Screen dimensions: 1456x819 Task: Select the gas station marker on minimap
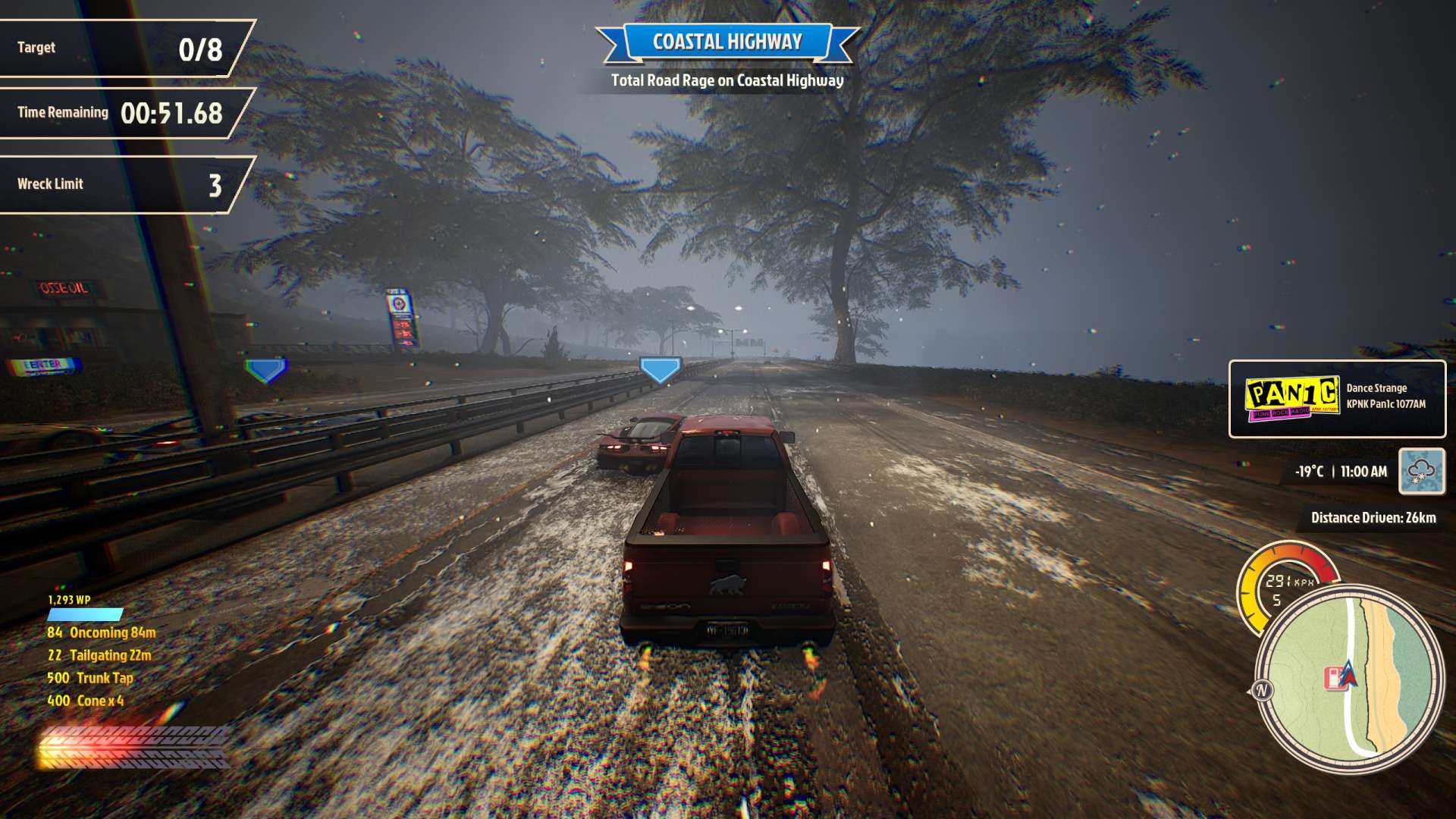[x=1334, y=677]
